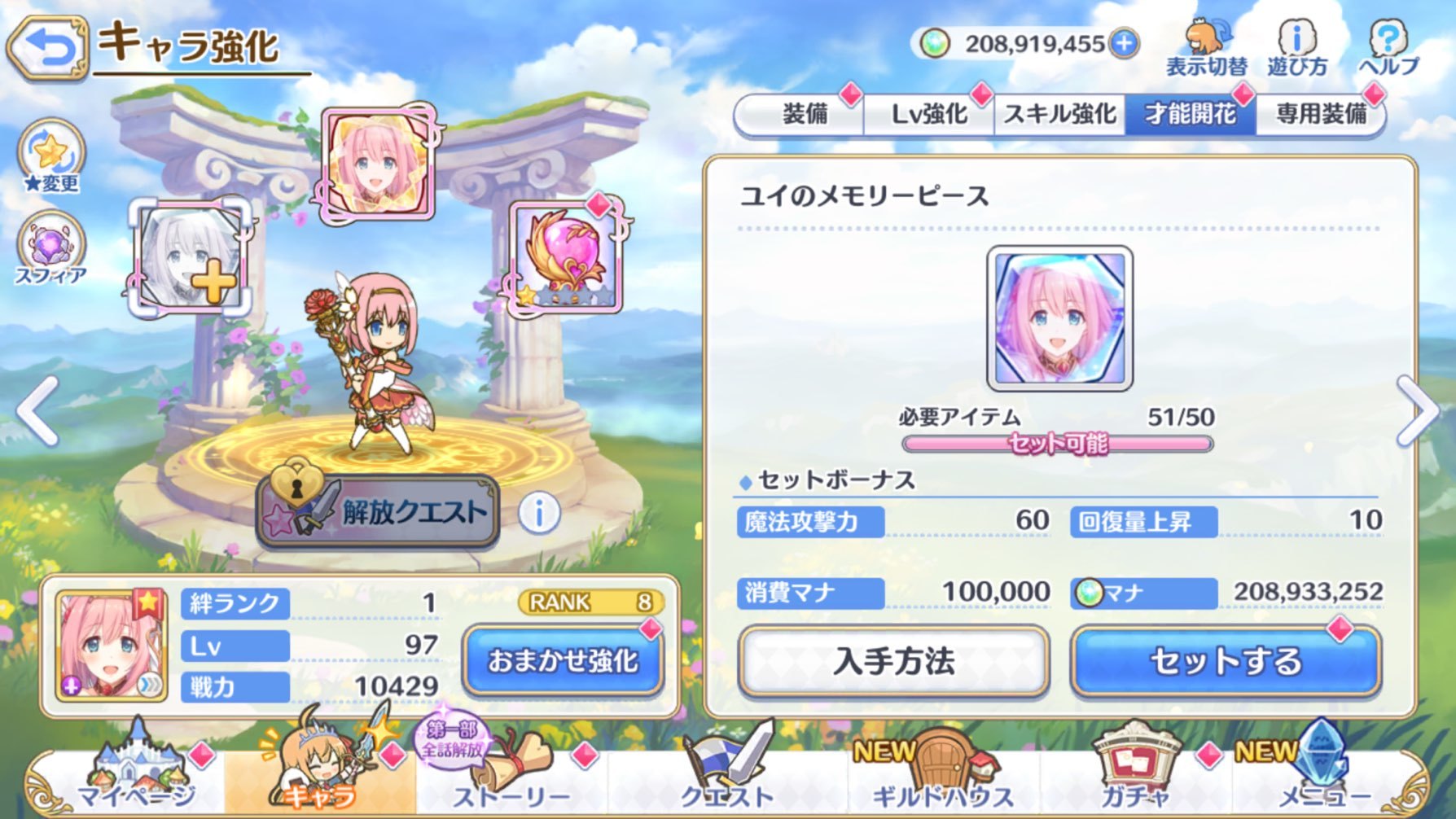Tap the back arrow on キャラ強化 header
1456x819 pixels.
[49, 45]
